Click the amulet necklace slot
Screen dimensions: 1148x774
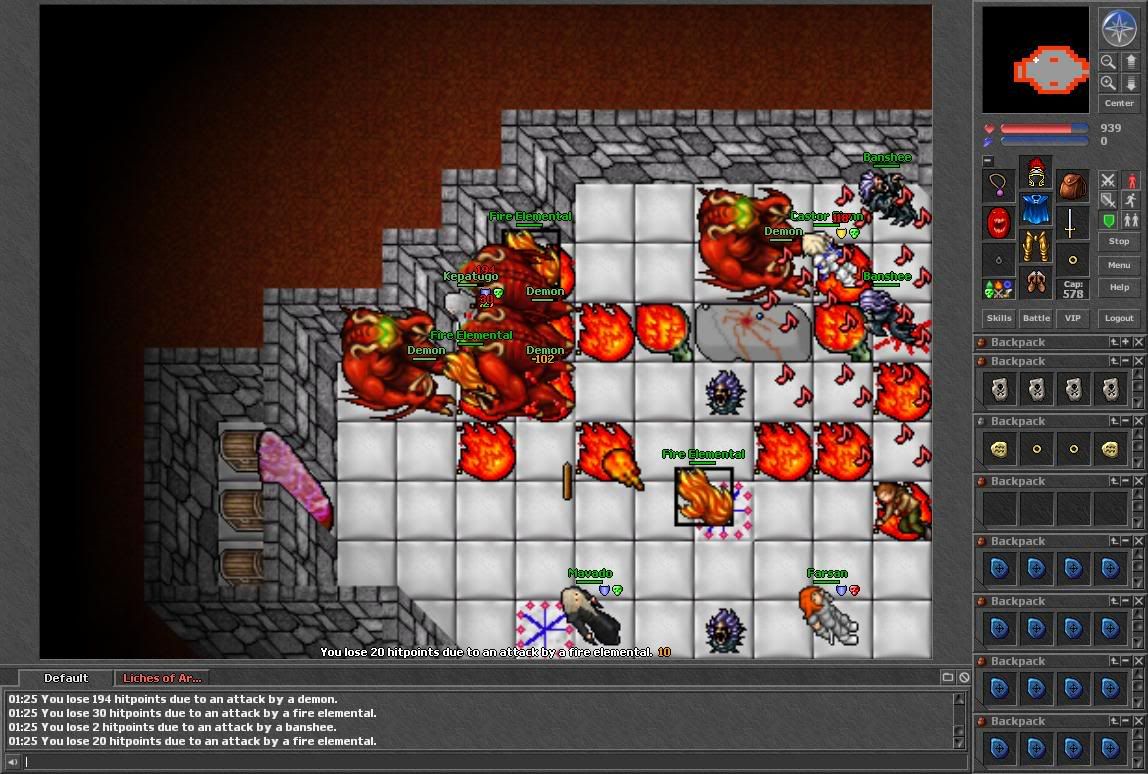(x=999, y=185)
